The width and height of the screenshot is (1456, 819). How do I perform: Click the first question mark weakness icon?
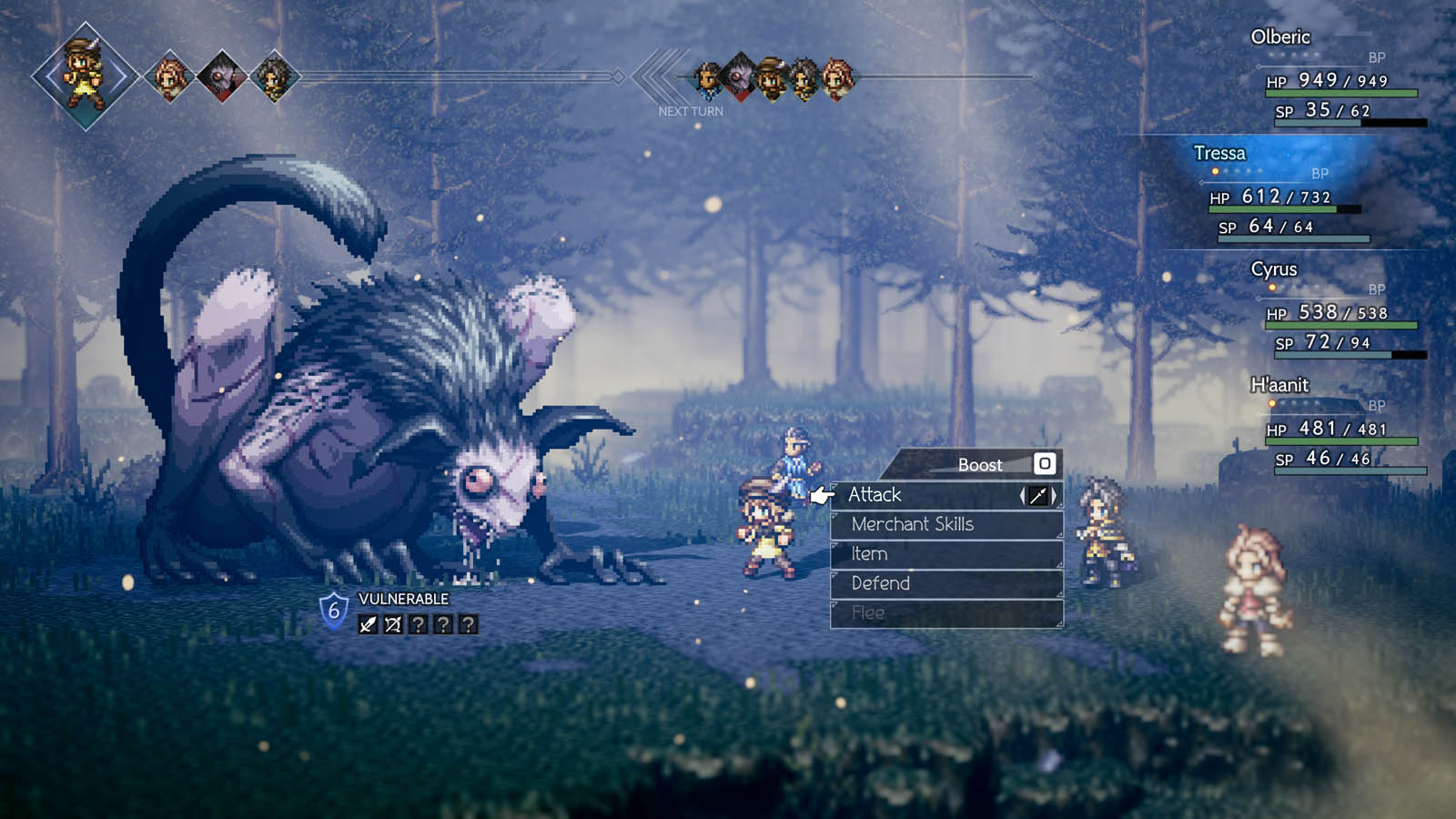click(x=420, y=624)
